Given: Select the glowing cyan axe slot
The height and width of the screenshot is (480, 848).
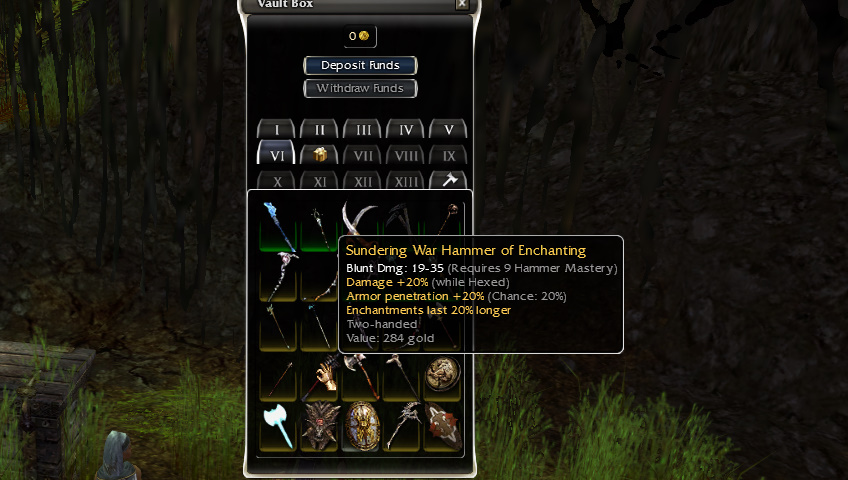Looking at the screenshot, I should click(277, 425).
